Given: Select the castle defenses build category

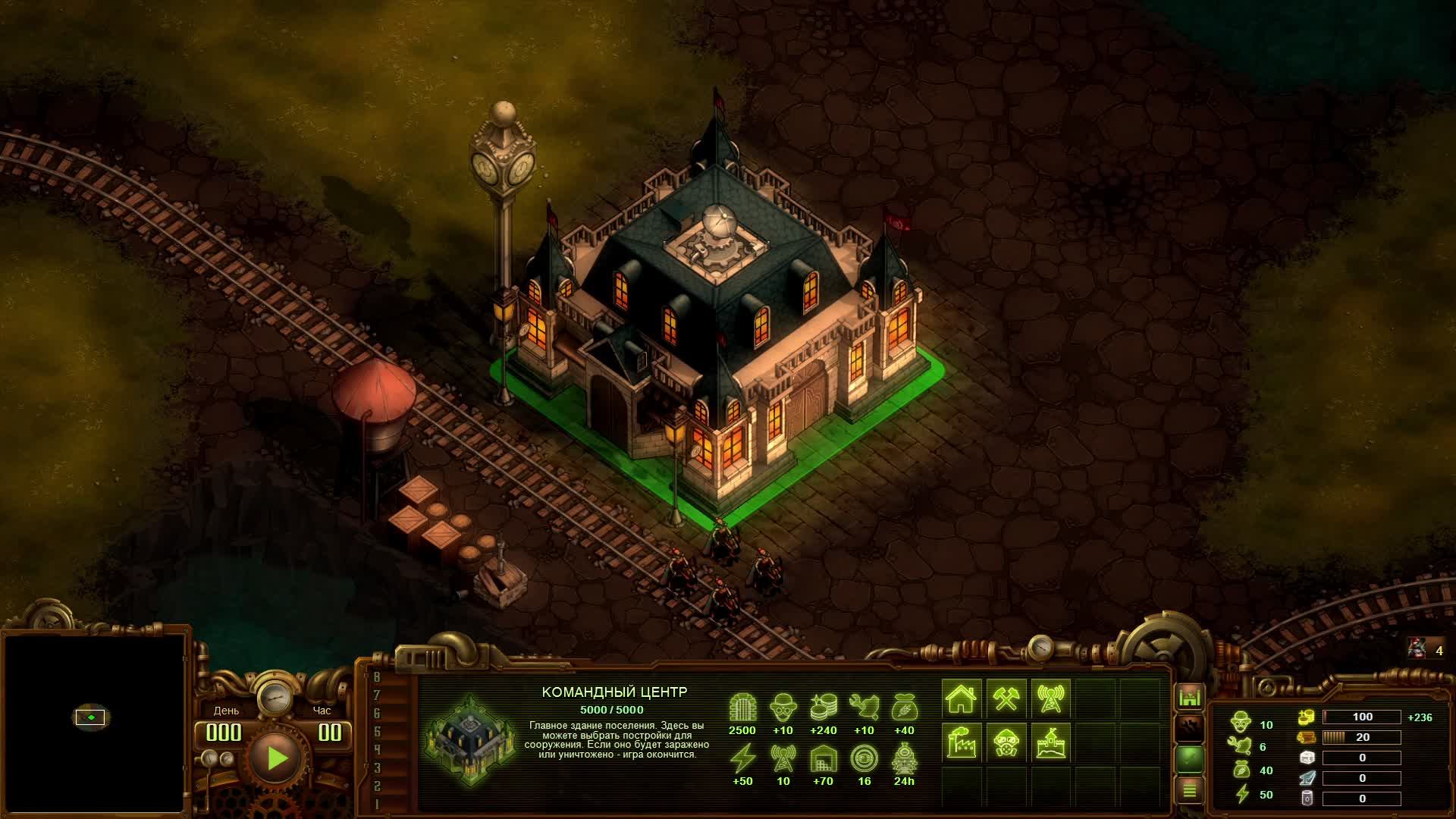Looking at the screenshot, I should pyautogui.click(x=1050, y=742).
